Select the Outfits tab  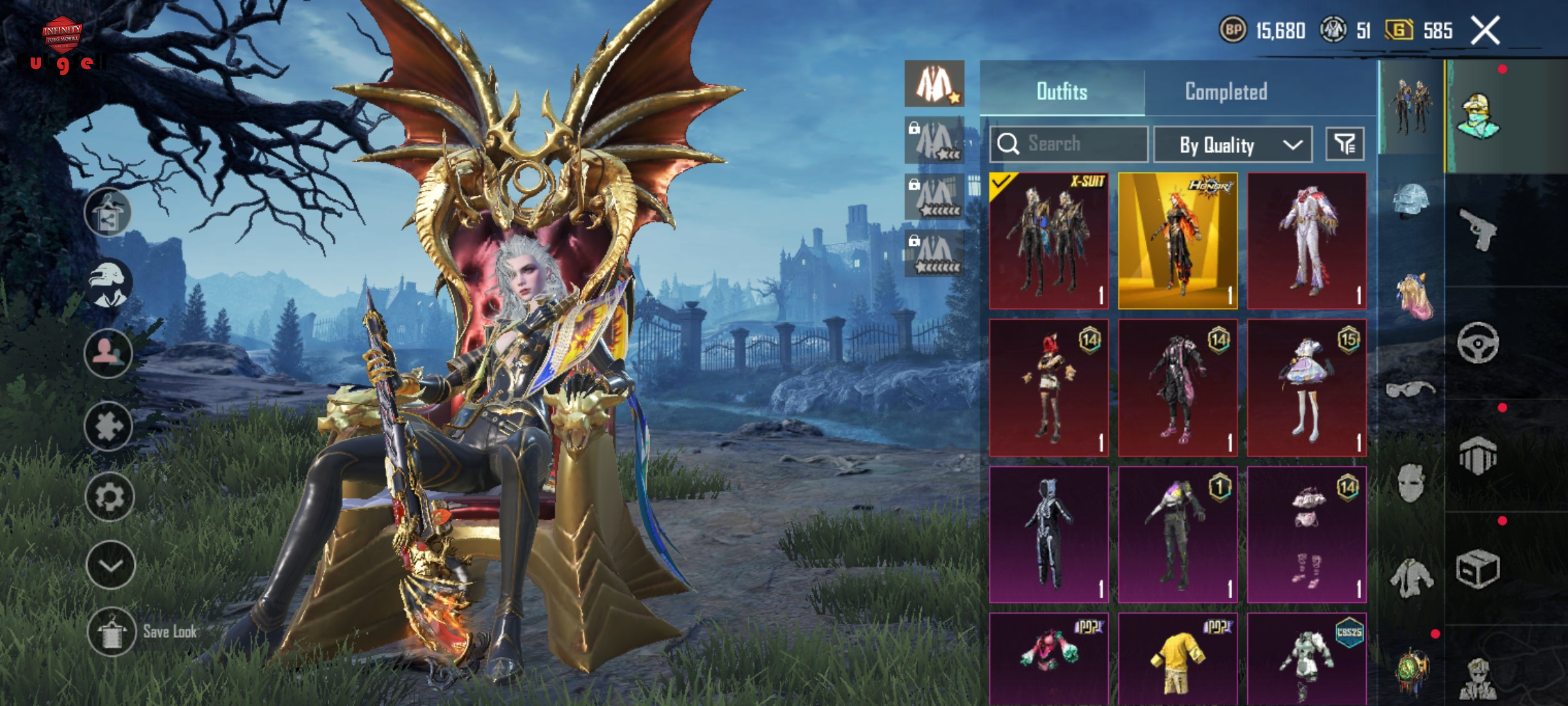pyautogui.click(x=1062, y=92)
